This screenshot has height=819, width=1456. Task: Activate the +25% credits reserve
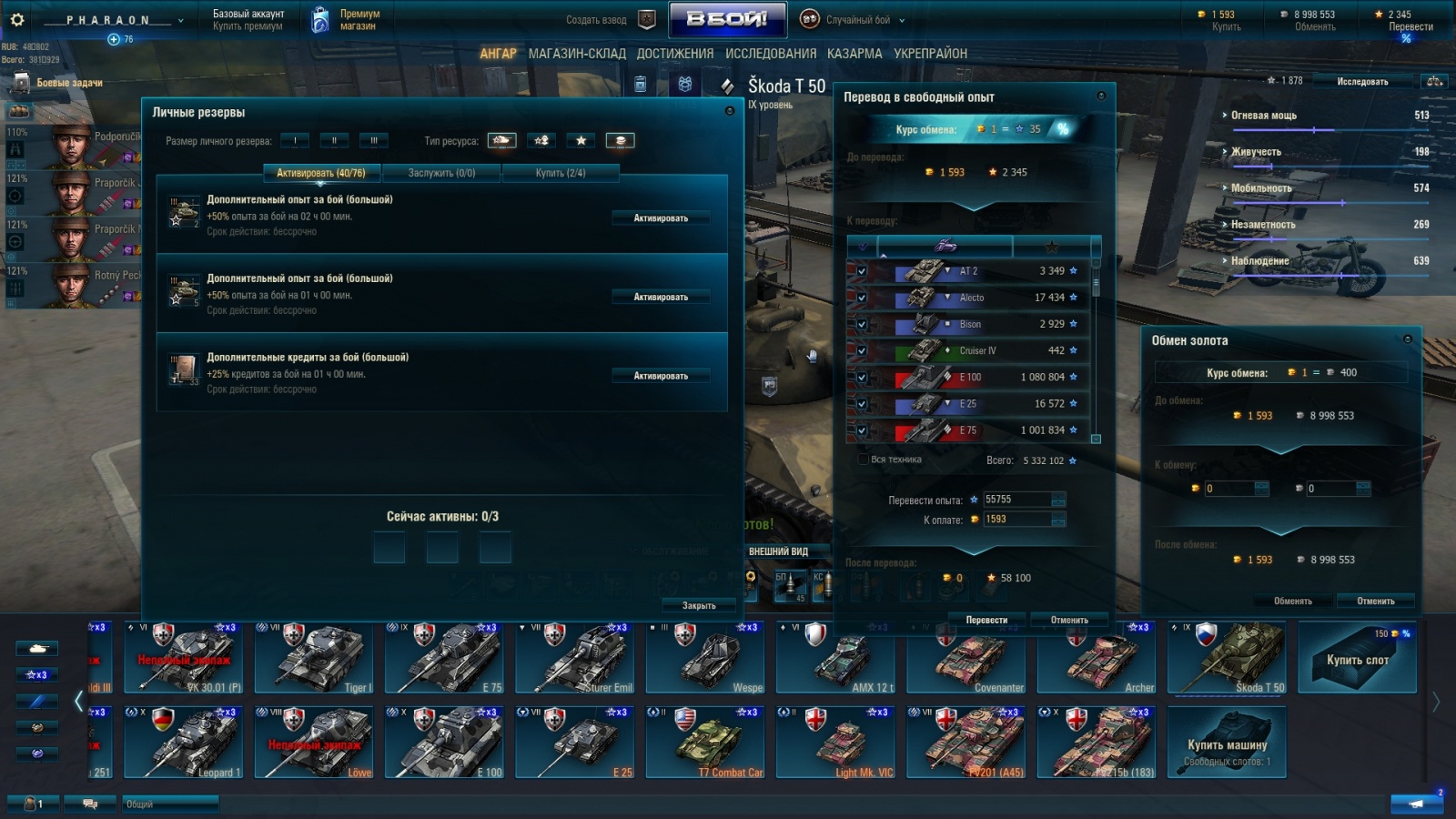tap(661, 376)
